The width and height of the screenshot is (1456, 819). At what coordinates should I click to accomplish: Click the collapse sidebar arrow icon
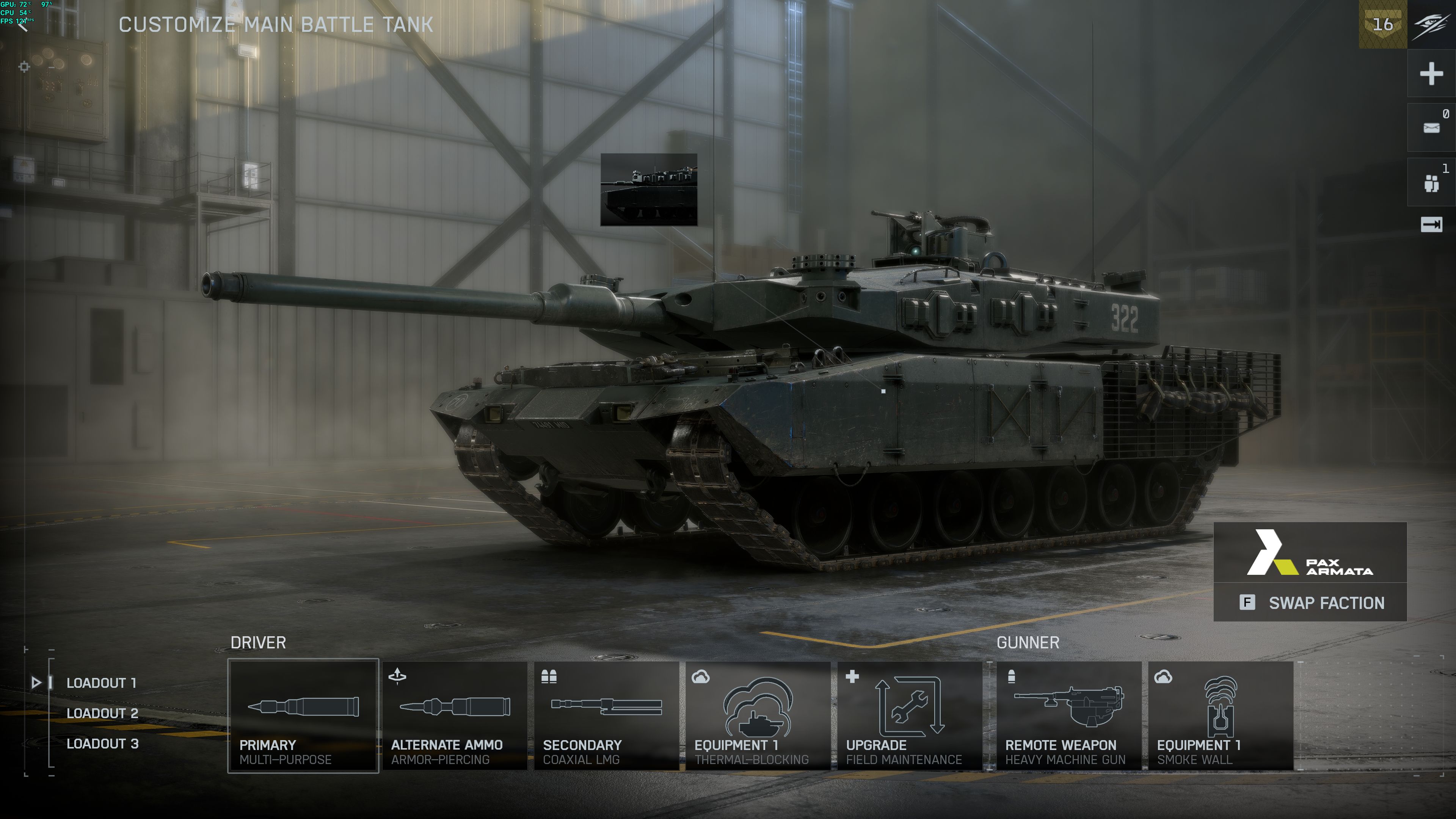coord(1431,225)
